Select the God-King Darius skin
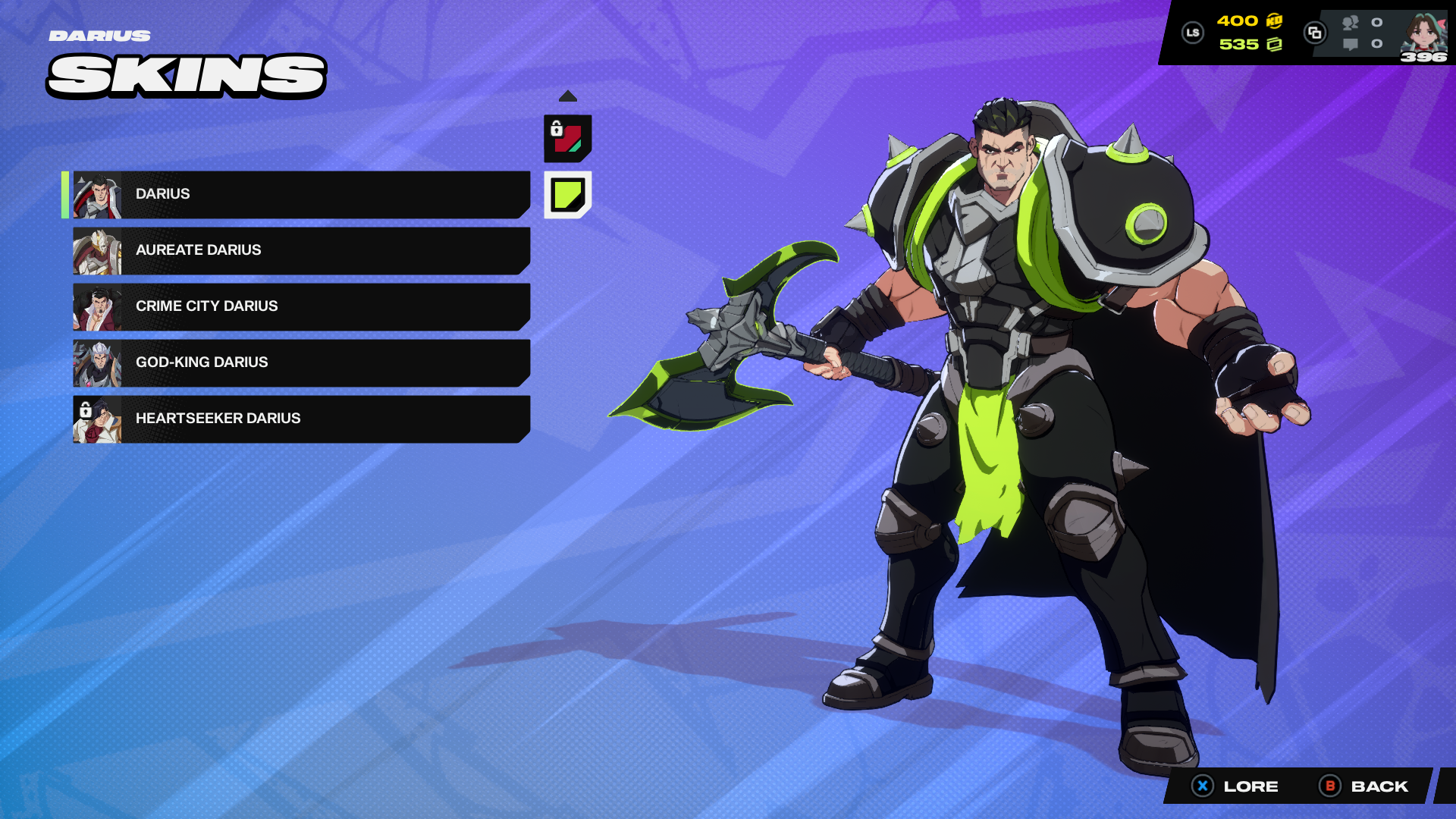Image resolution: width=1456 pixels, height=819 pixels. [x=301, y=362]
